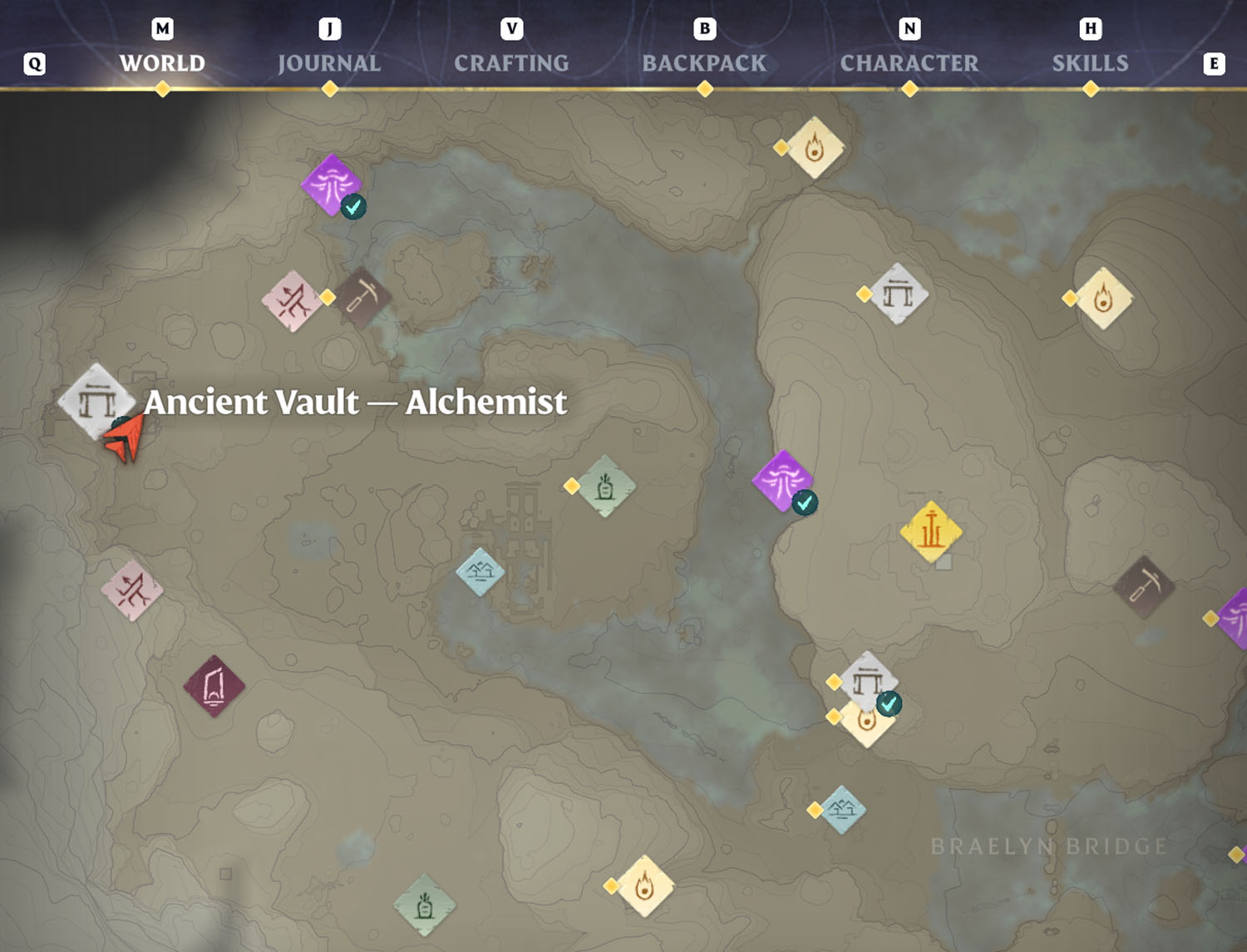Switch to the World tab
Screen dimensions: 1247x952
pyautogui.click(x=162, y=63)
